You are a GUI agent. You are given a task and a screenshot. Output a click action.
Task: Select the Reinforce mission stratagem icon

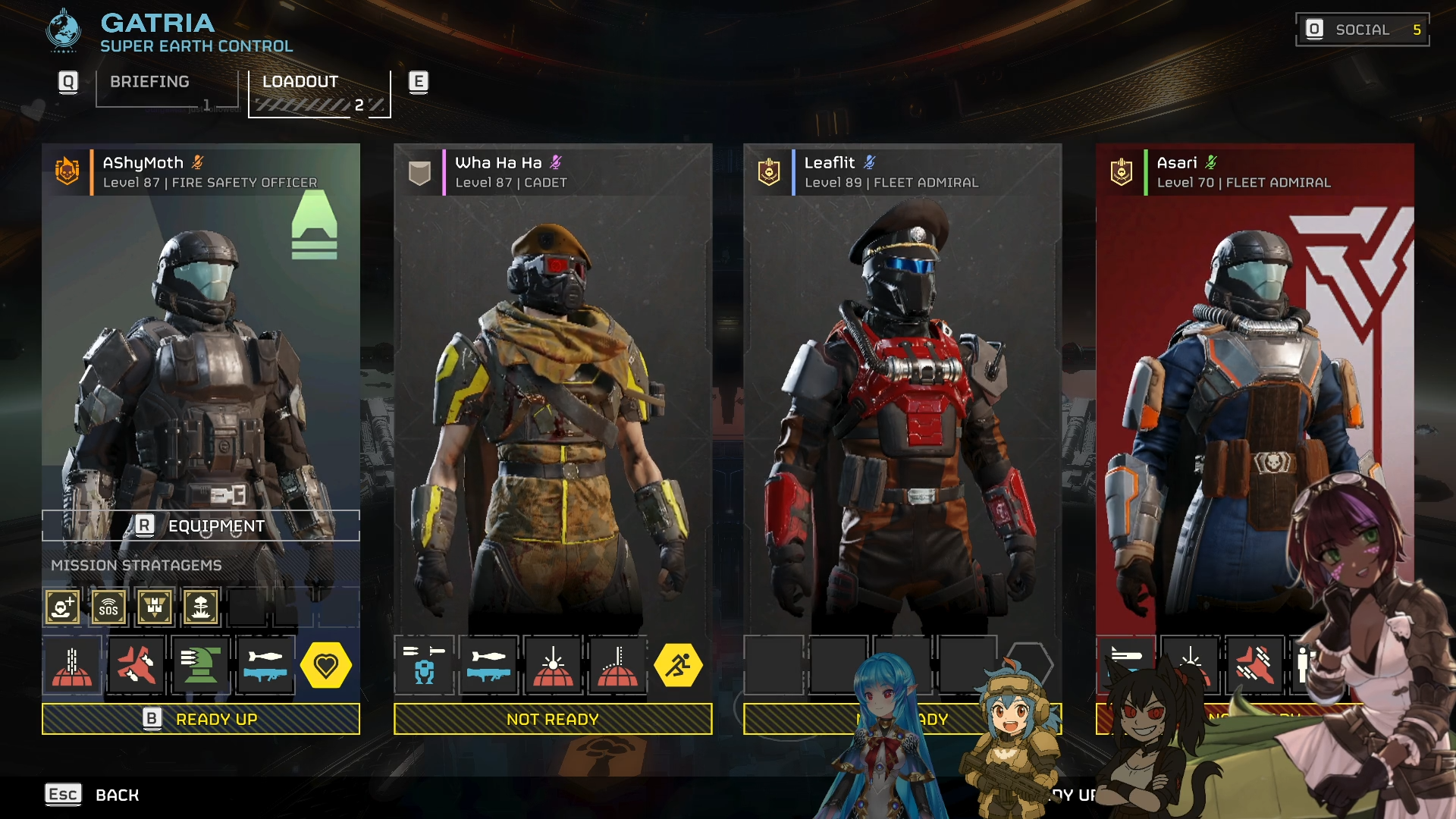point(62,607)
